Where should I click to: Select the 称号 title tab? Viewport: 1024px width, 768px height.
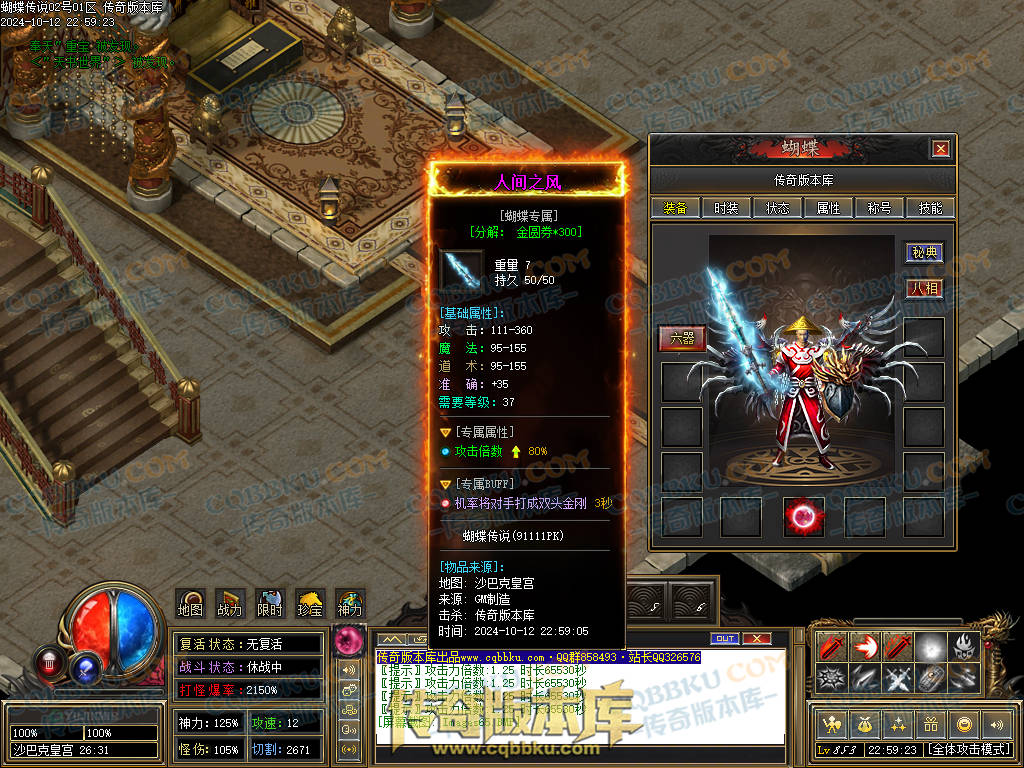pos(879,208)
